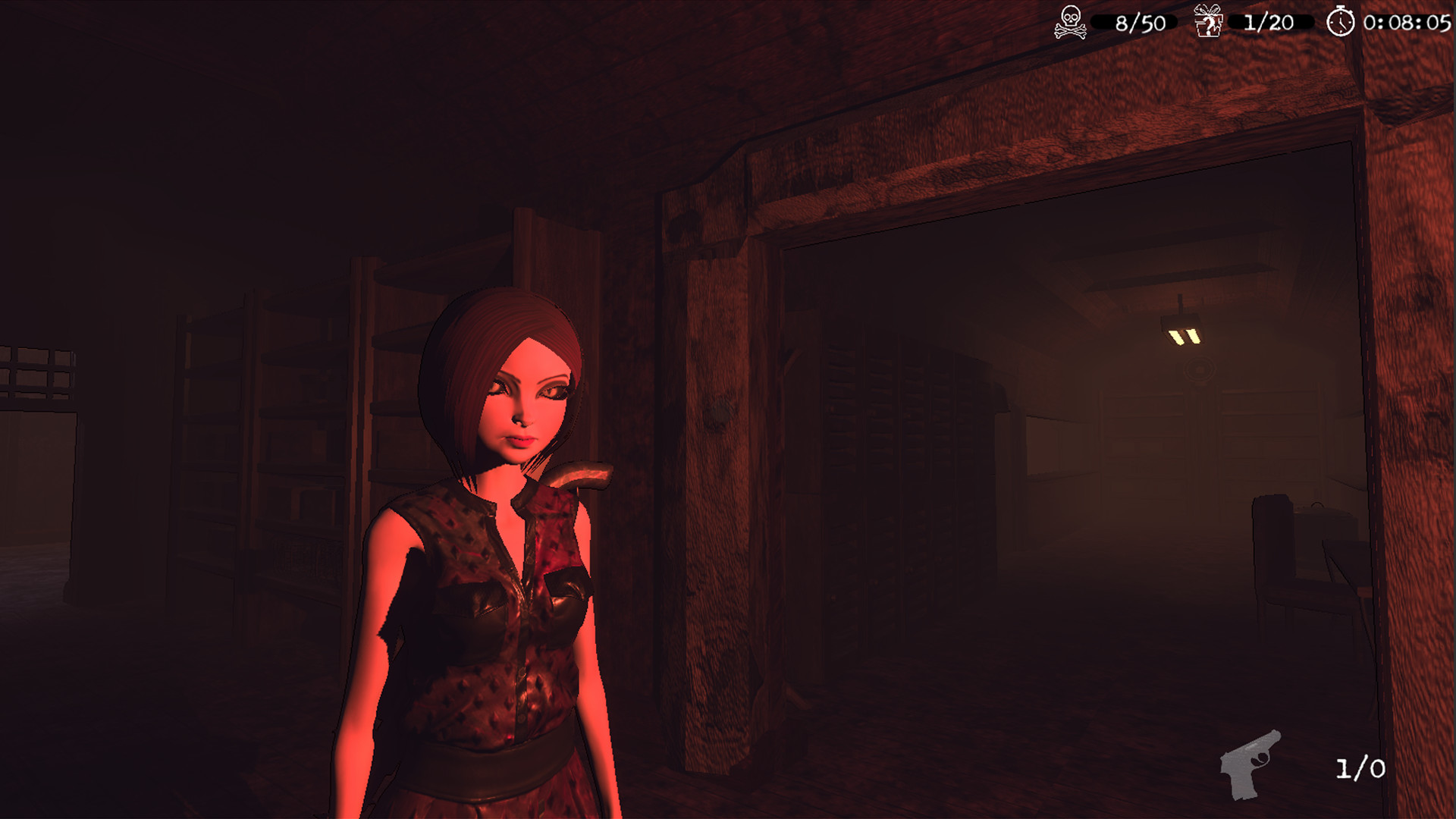Expand the timer display panel
The width and height of the screenshot is (1456, 819).
pyautogui.click(x=1380, y=21)
